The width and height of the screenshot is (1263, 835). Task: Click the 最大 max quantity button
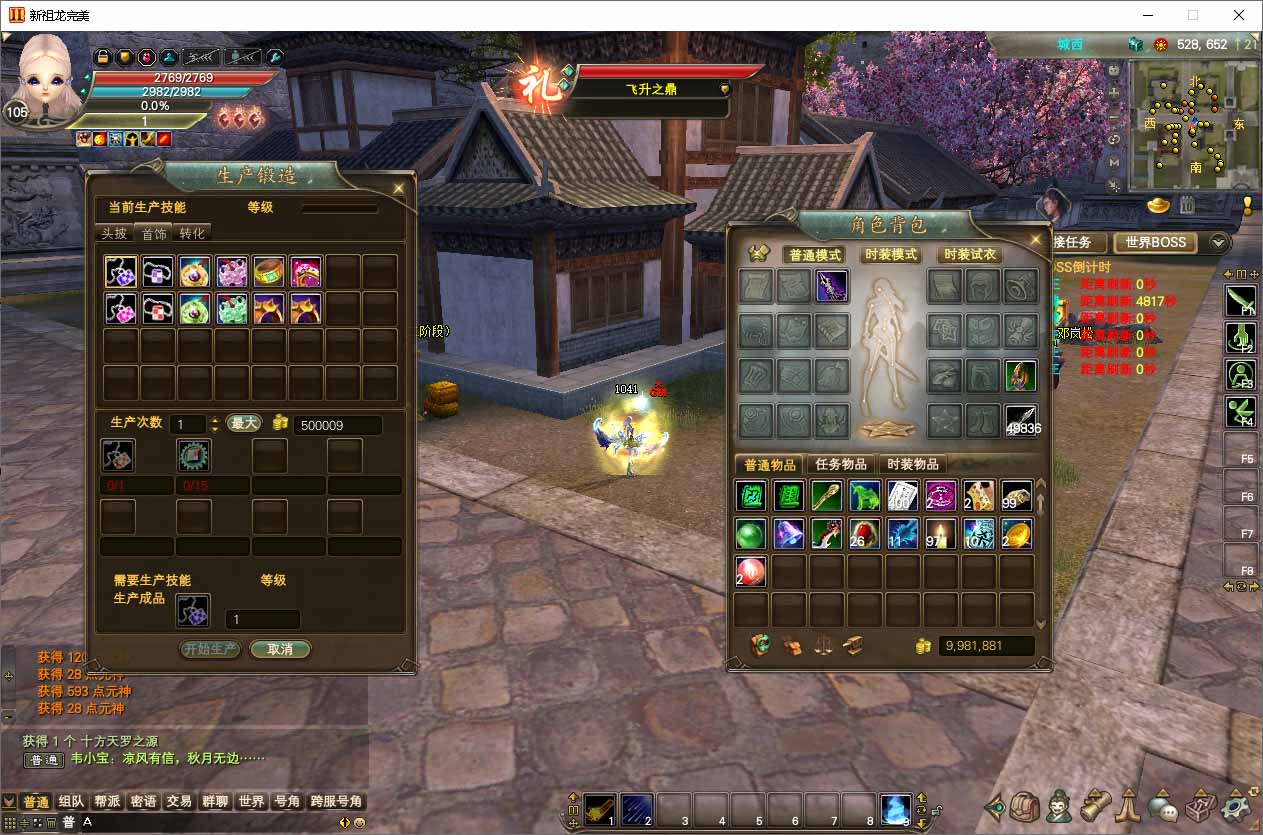(244, 423)
